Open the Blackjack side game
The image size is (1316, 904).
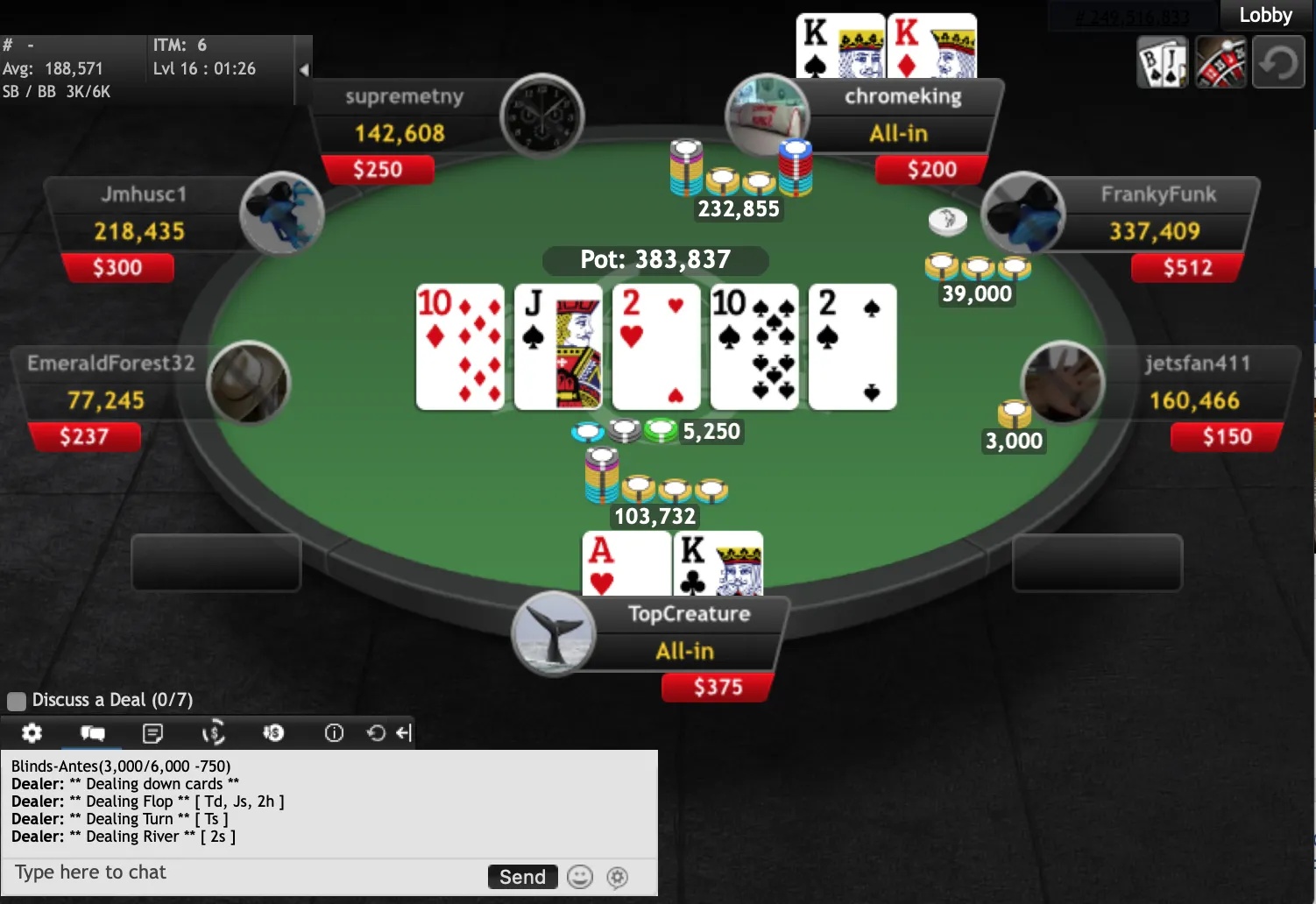click(x=1162, y=62)
